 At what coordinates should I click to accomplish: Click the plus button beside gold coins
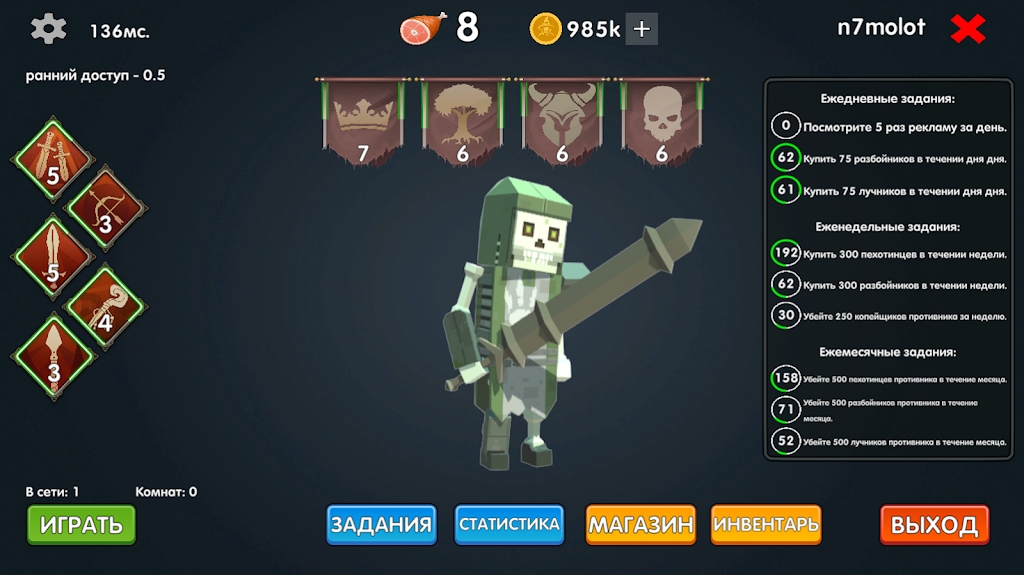[x=642, y=29]
